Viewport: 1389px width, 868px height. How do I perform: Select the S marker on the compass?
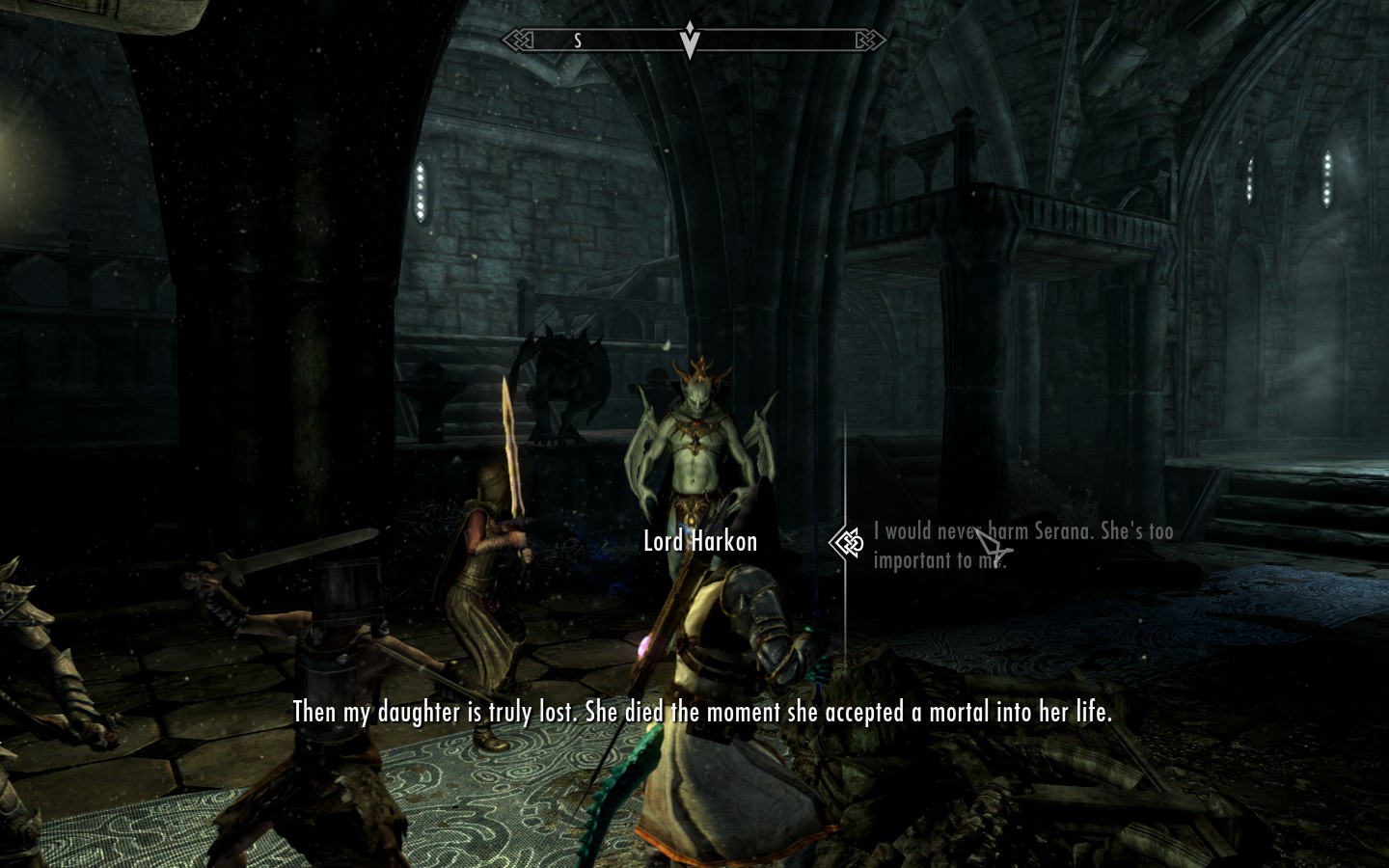coord(577,41)
